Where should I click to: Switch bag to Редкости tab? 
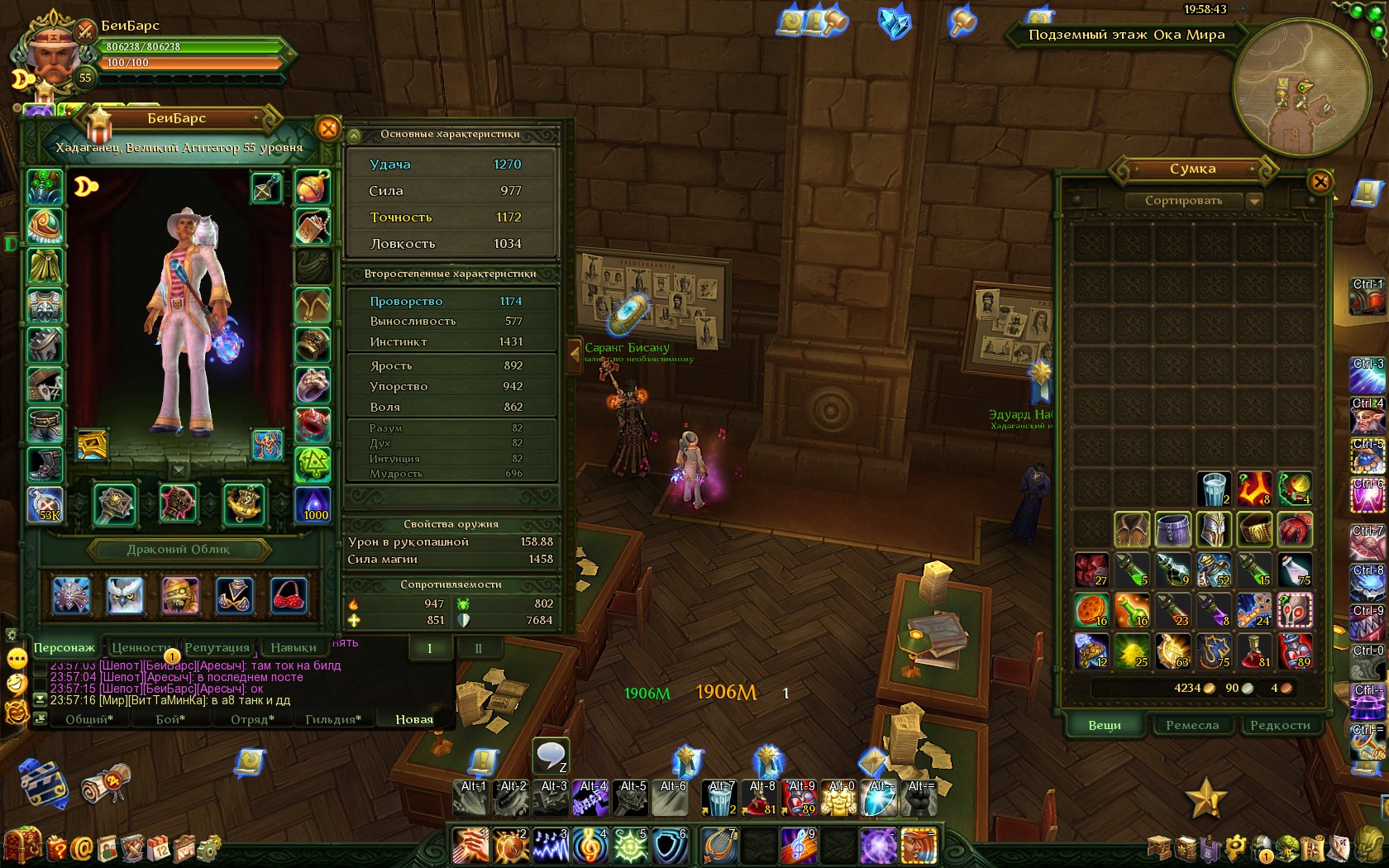coord(1280,725)
